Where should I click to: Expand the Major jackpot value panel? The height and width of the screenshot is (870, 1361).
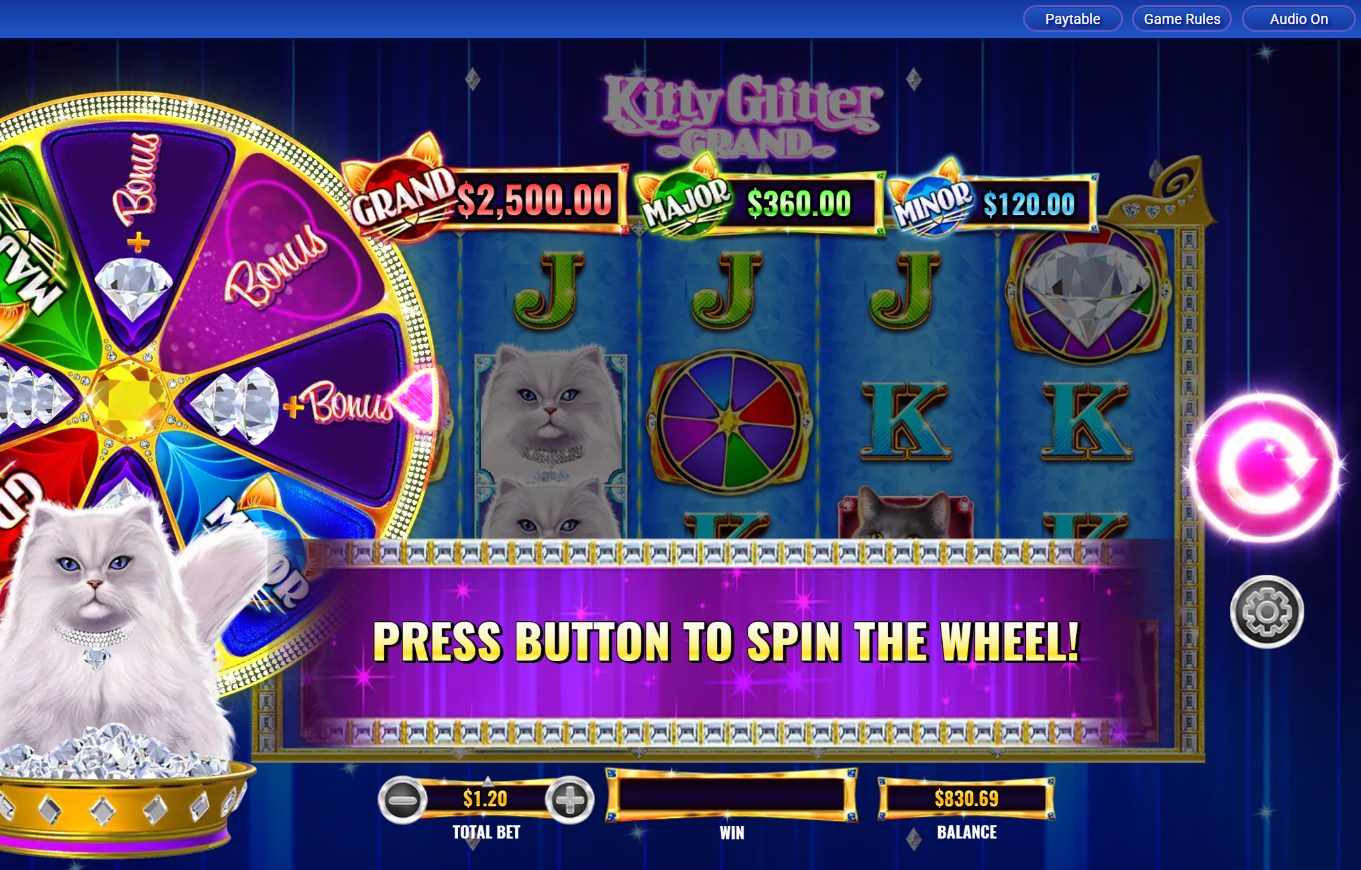click(800, 203)
